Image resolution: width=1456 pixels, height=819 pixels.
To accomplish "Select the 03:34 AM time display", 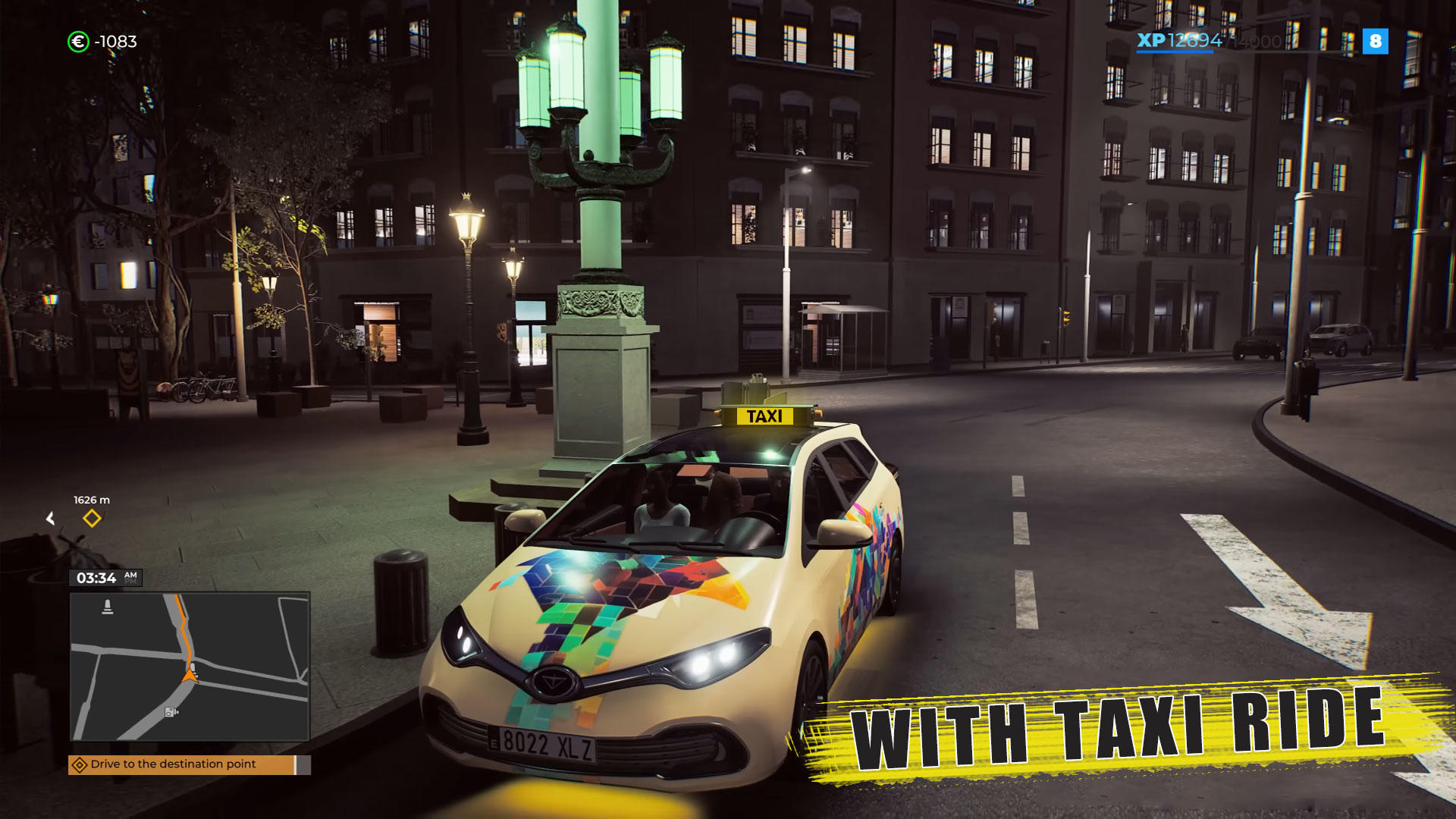I will [x=96, y=577].
